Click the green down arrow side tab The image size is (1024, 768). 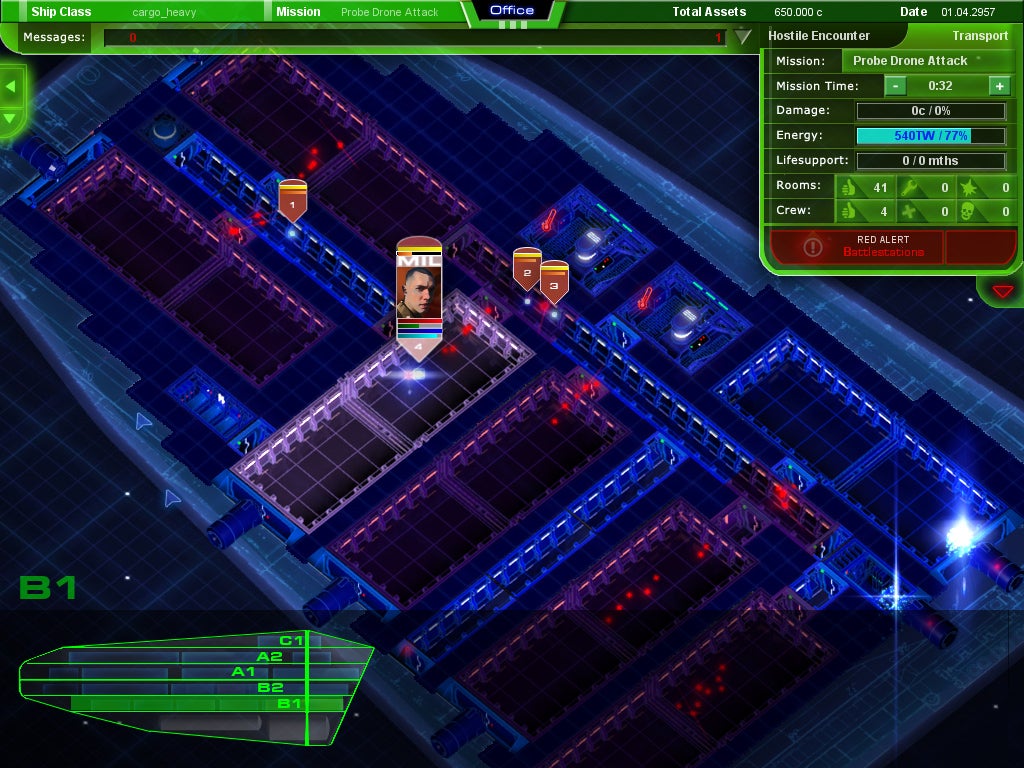pyautogui.click(x=11, y=118)
